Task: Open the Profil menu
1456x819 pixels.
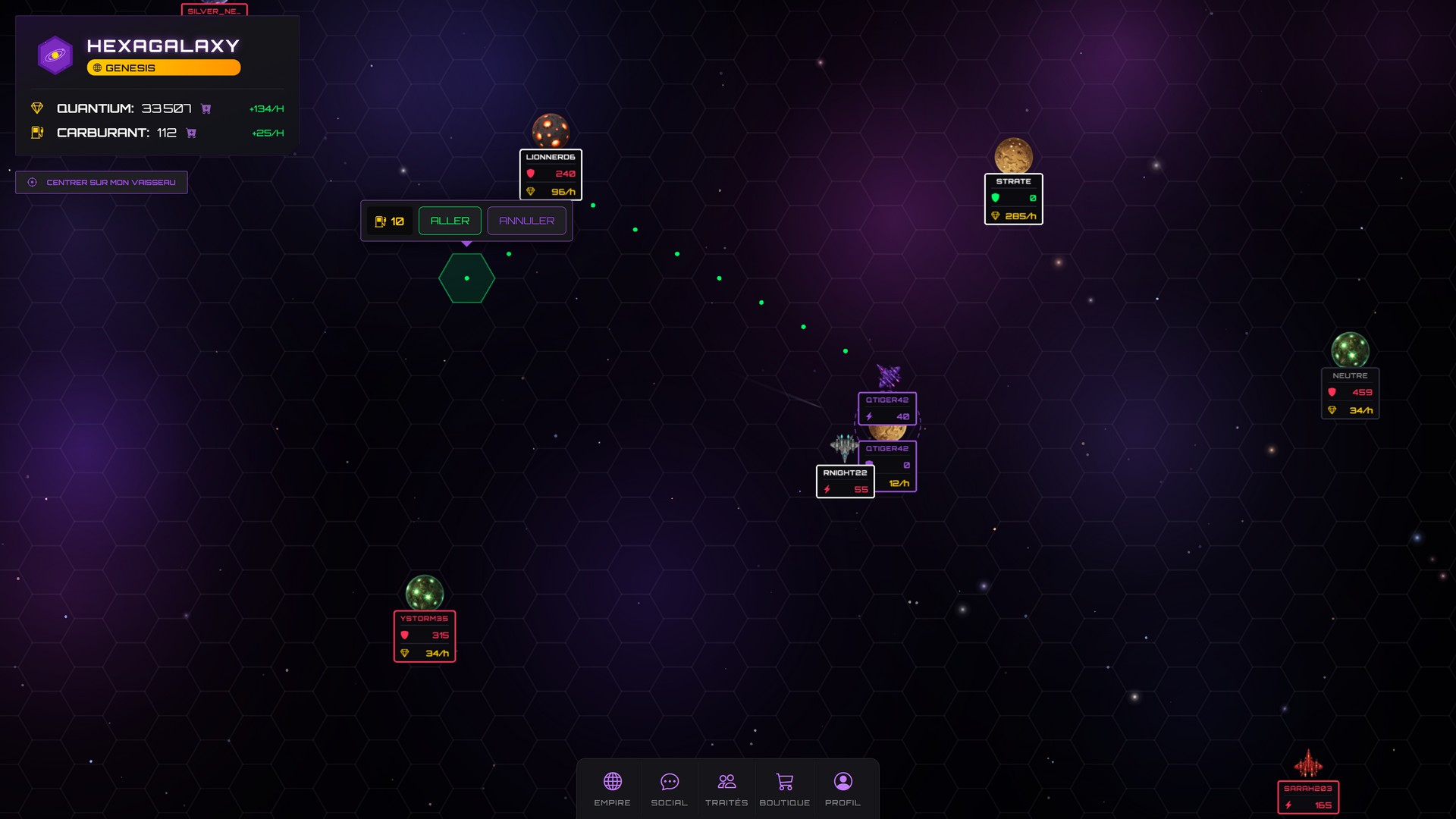Action: pyautogui.click(x=843, y=789)
